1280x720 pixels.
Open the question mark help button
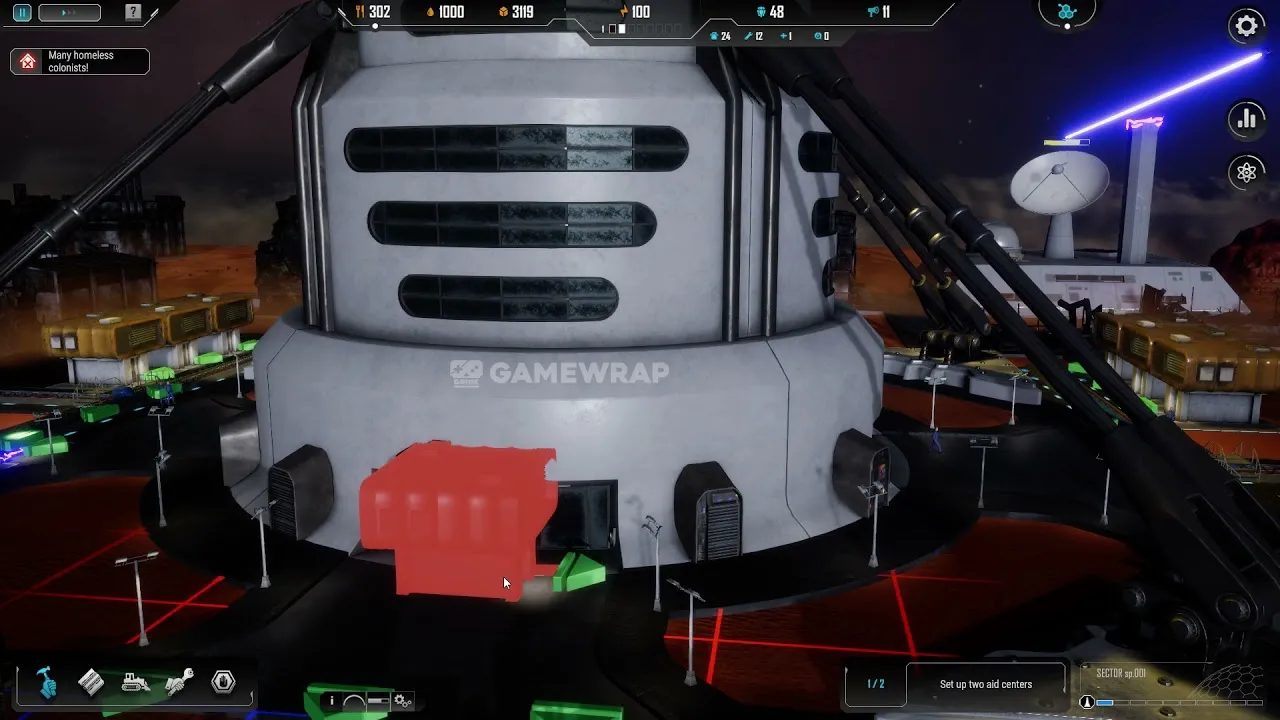click(x=133, y=13)
